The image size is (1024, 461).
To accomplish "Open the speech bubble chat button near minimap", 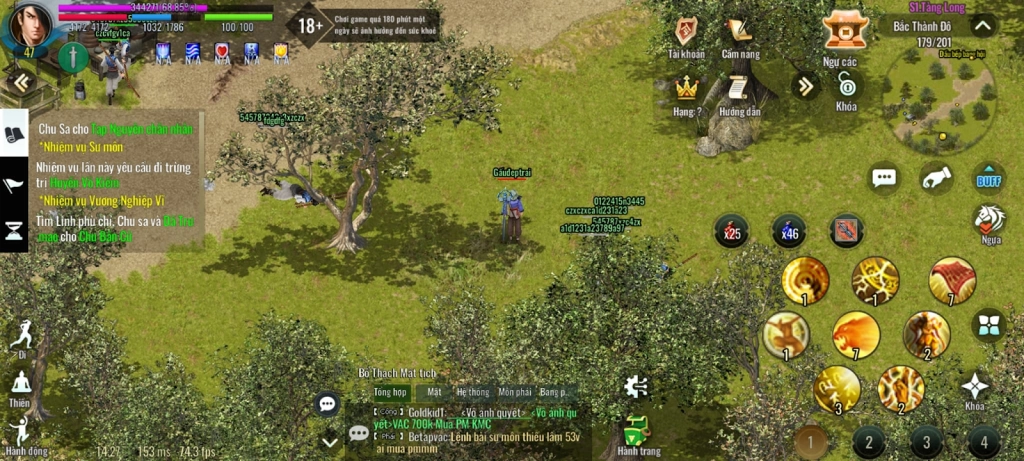I will (883, 178).
